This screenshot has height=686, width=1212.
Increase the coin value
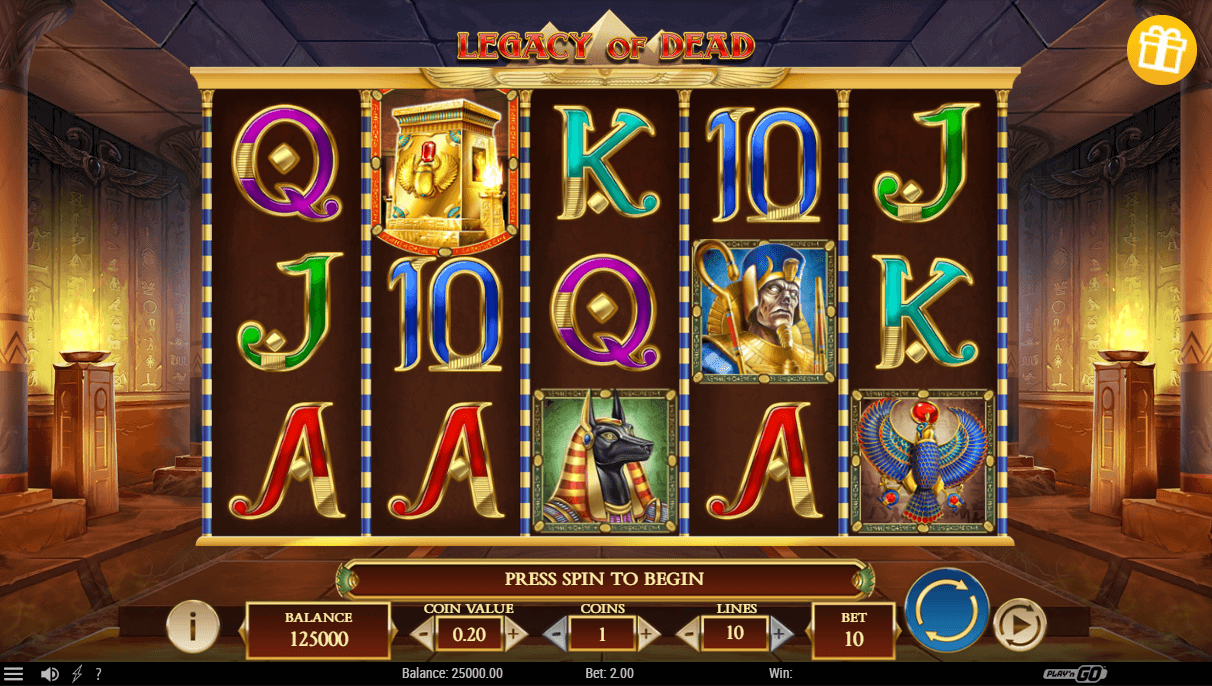tap(515, 633)
